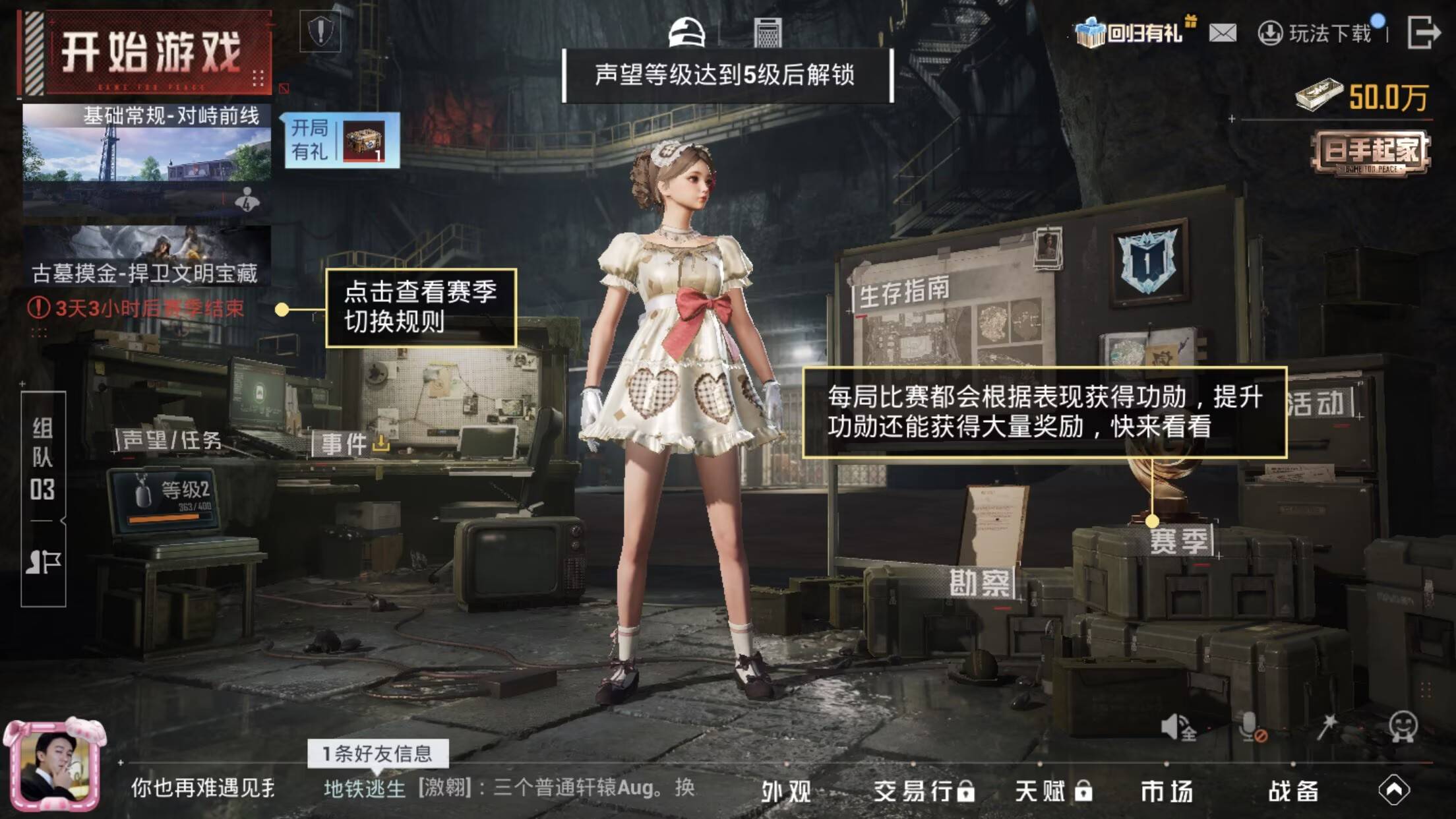The height and width of the screenshot is (819, 1456).
Task: Select the helmet icon at top center
Action: pos(686,32)
